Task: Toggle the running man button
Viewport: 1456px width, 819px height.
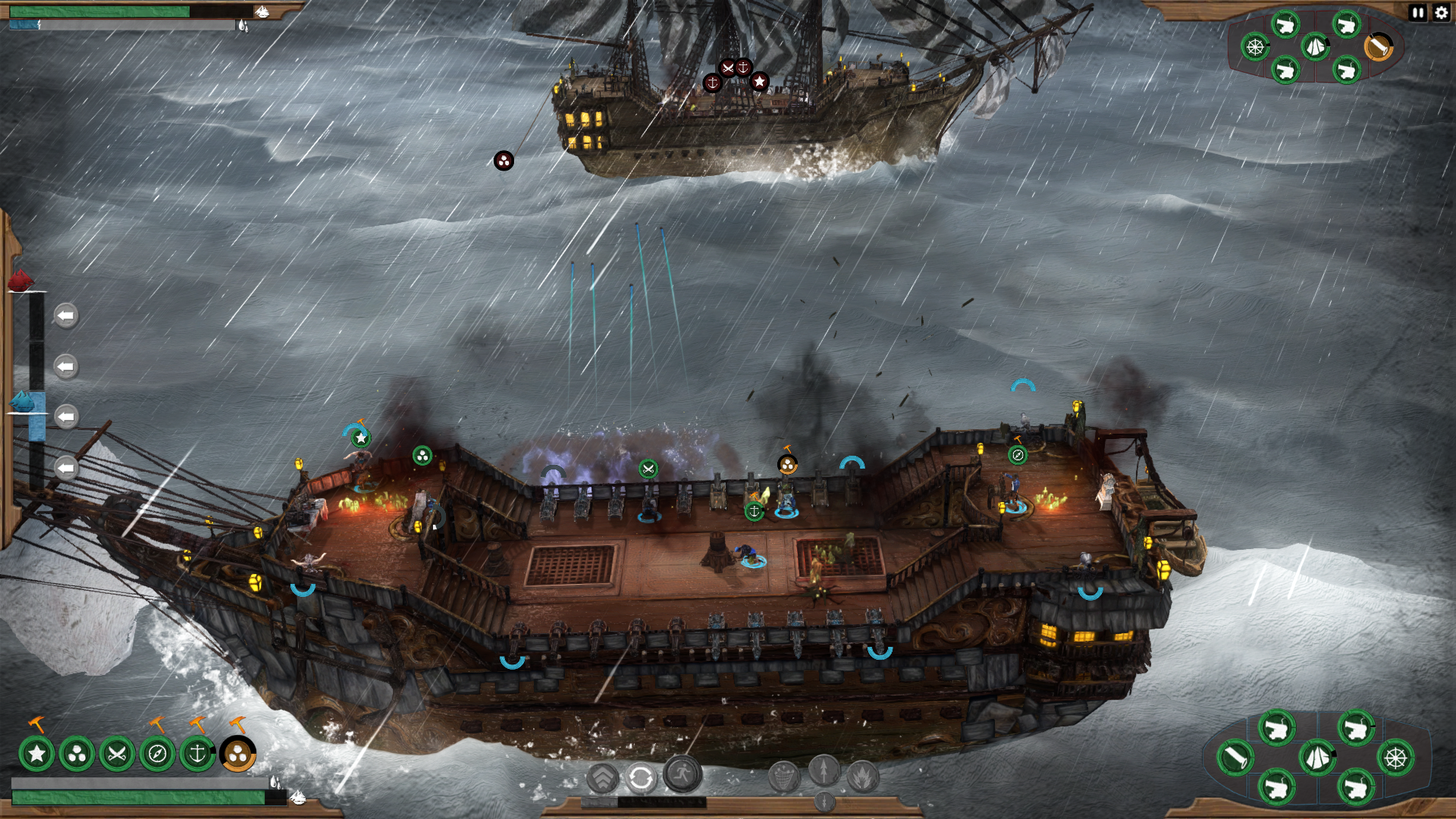Action: [x=682, y=773]
